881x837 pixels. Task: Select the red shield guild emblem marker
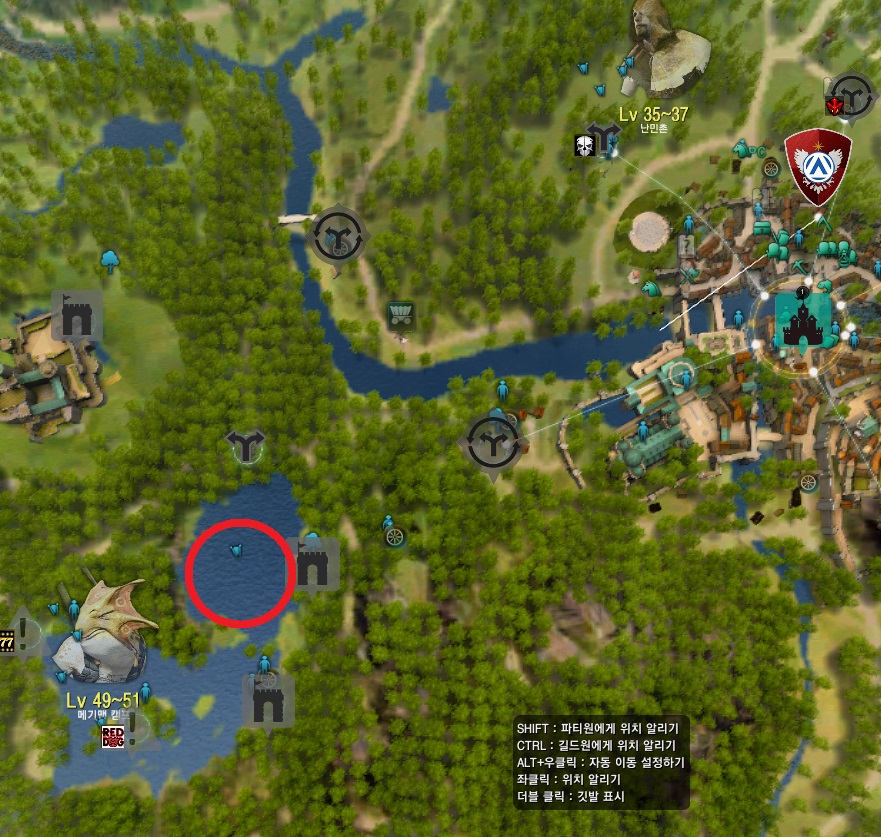tap(819, 160)
